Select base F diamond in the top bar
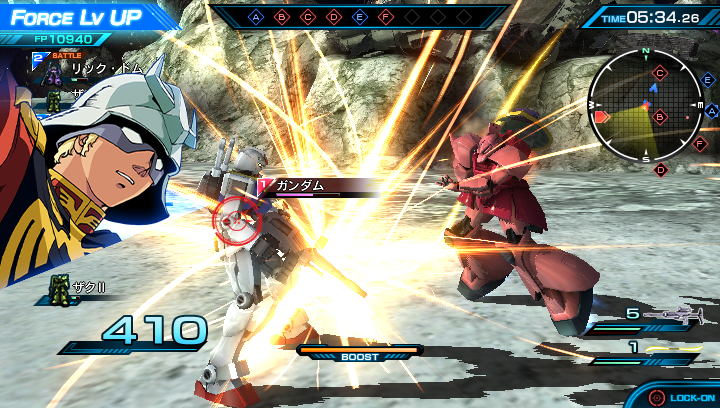This screenshot has height=408, width=720. point(386,17)
